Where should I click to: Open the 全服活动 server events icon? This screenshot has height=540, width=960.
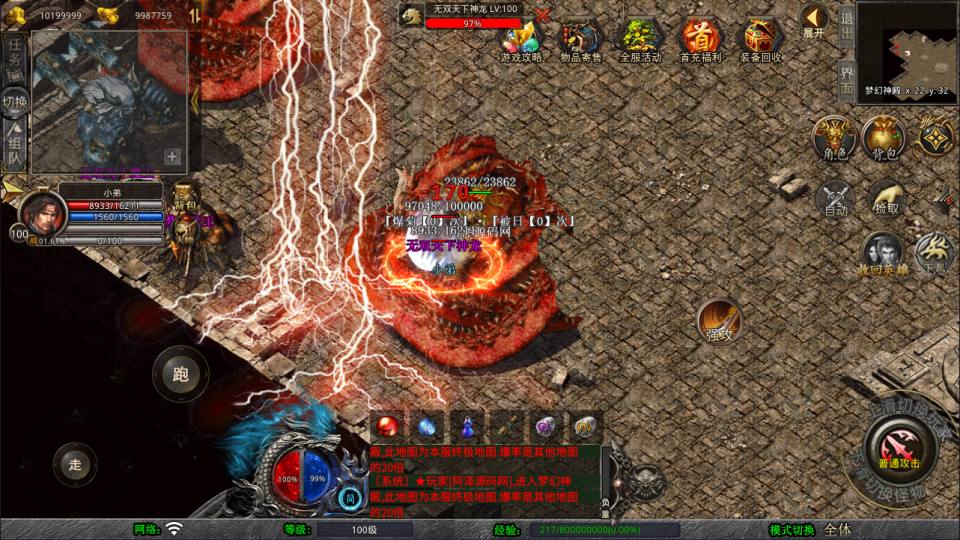641,38
